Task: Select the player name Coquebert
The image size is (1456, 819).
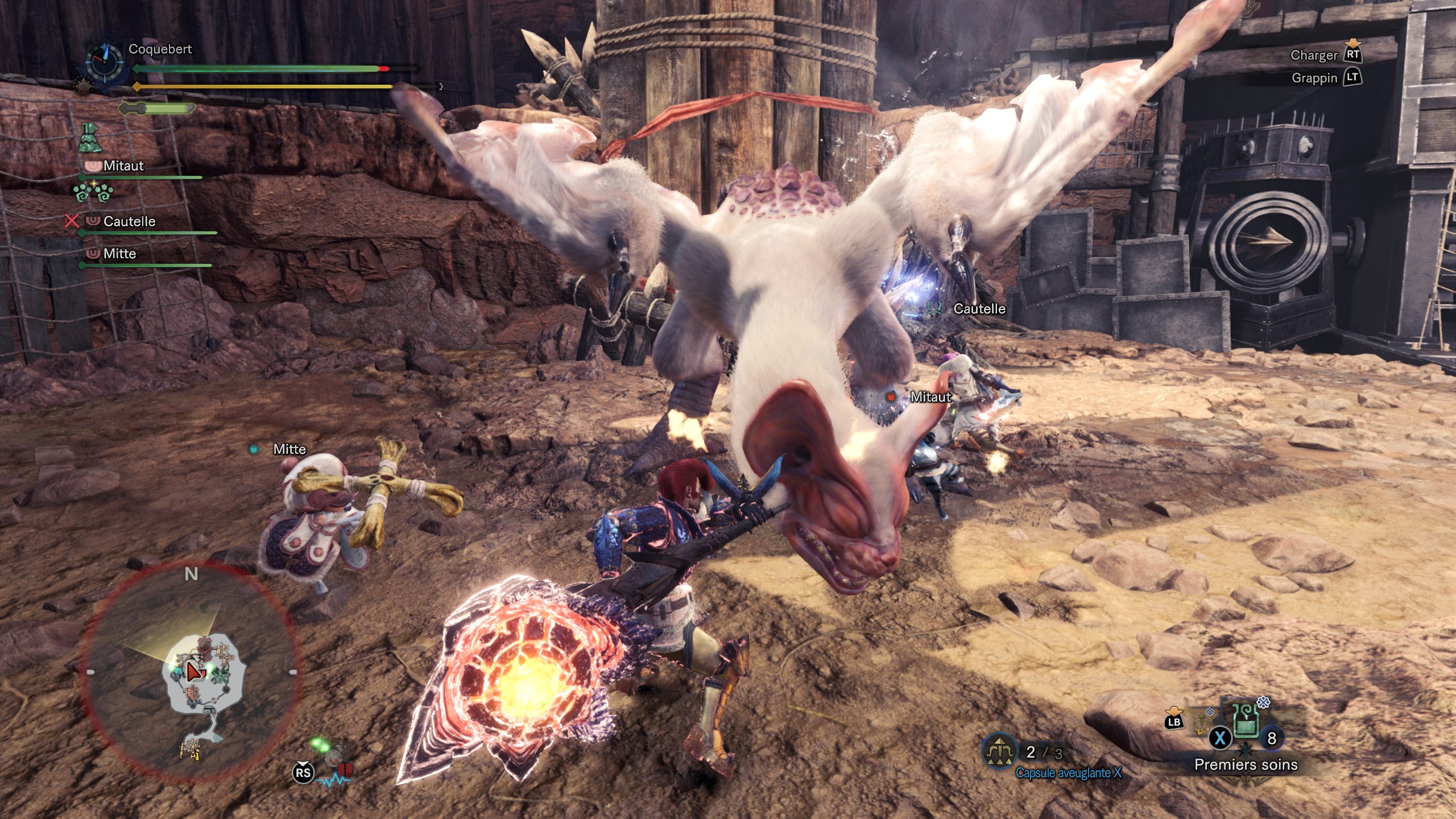Action: 160,49
